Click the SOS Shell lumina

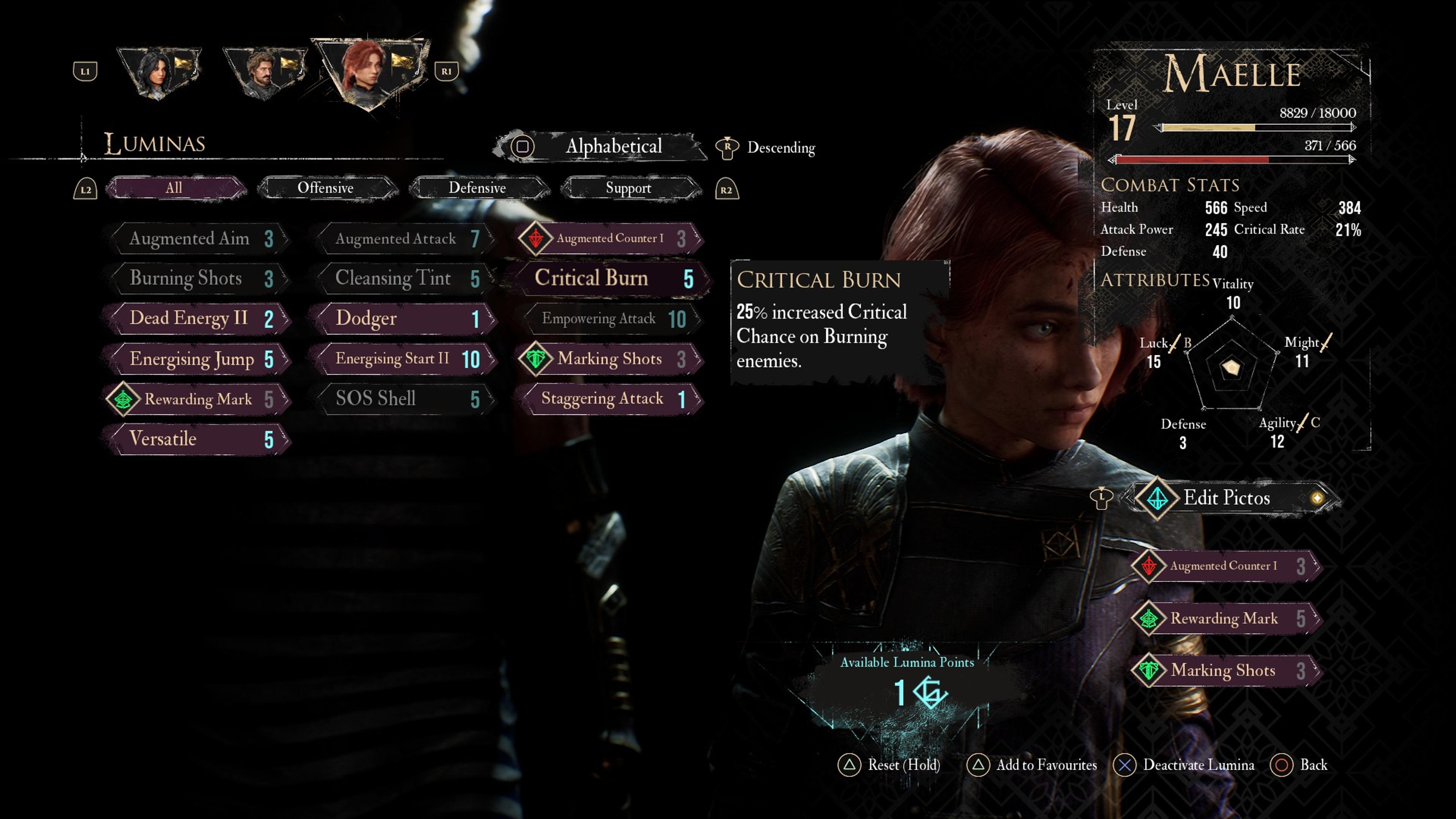pyautogui.click(x=403, y=399)
